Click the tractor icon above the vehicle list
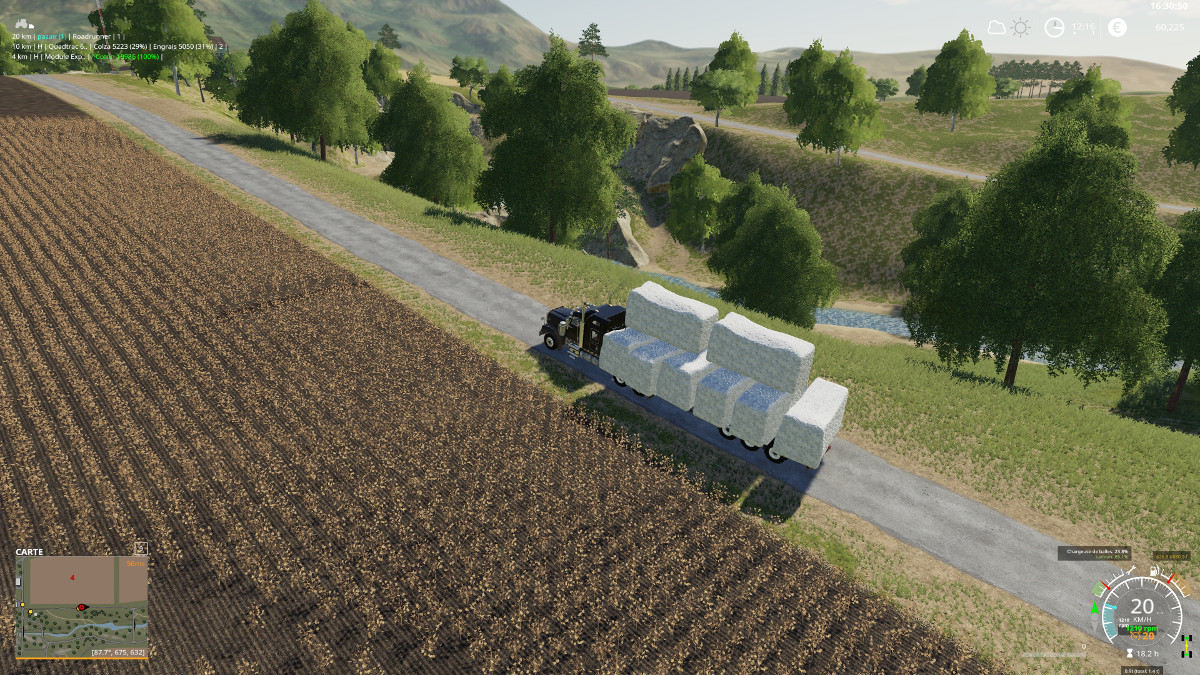Screen dimensions: 1200x675 pos(23,23)
